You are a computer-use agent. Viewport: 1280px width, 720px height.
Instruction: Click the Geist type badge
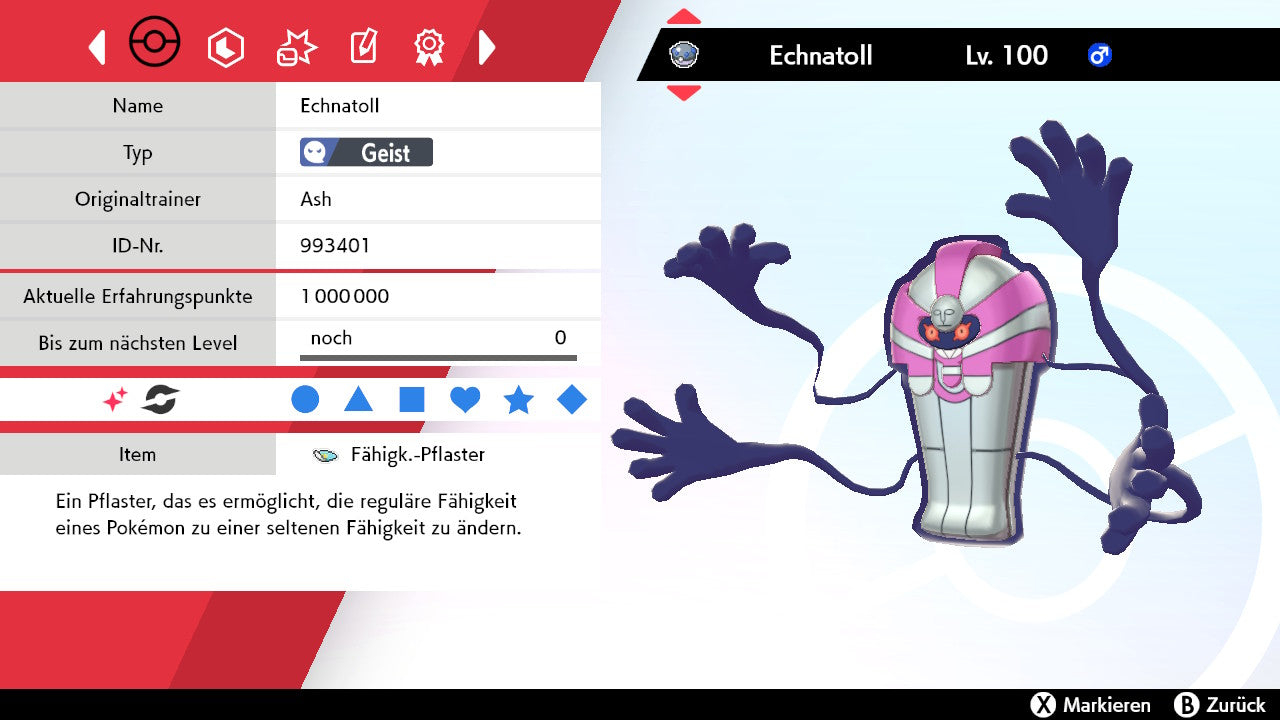(366, 153)
